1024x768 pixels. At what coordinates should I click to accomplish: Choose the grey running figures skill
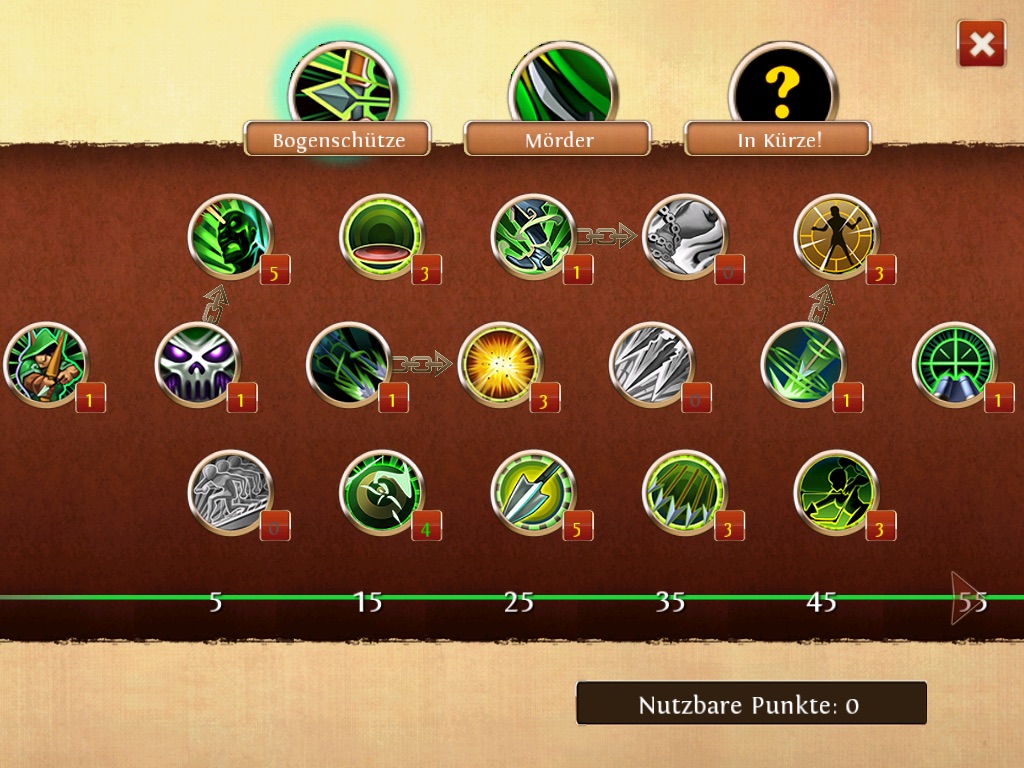pos(230,492)
